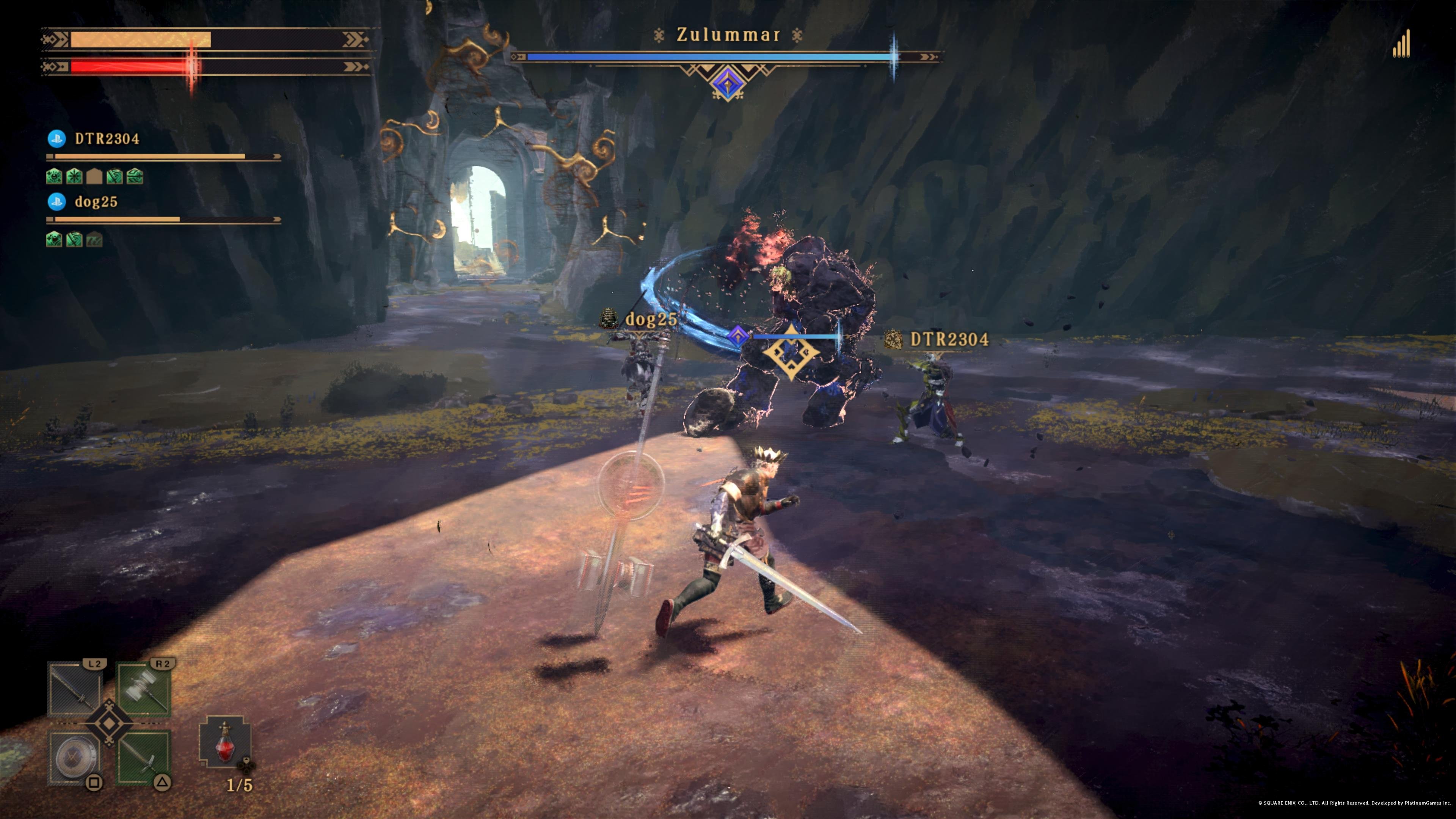Inspect DTR2304's green starburst buff icon
This screenshot has width=1456, height=819.
click(x=74, y=177)
